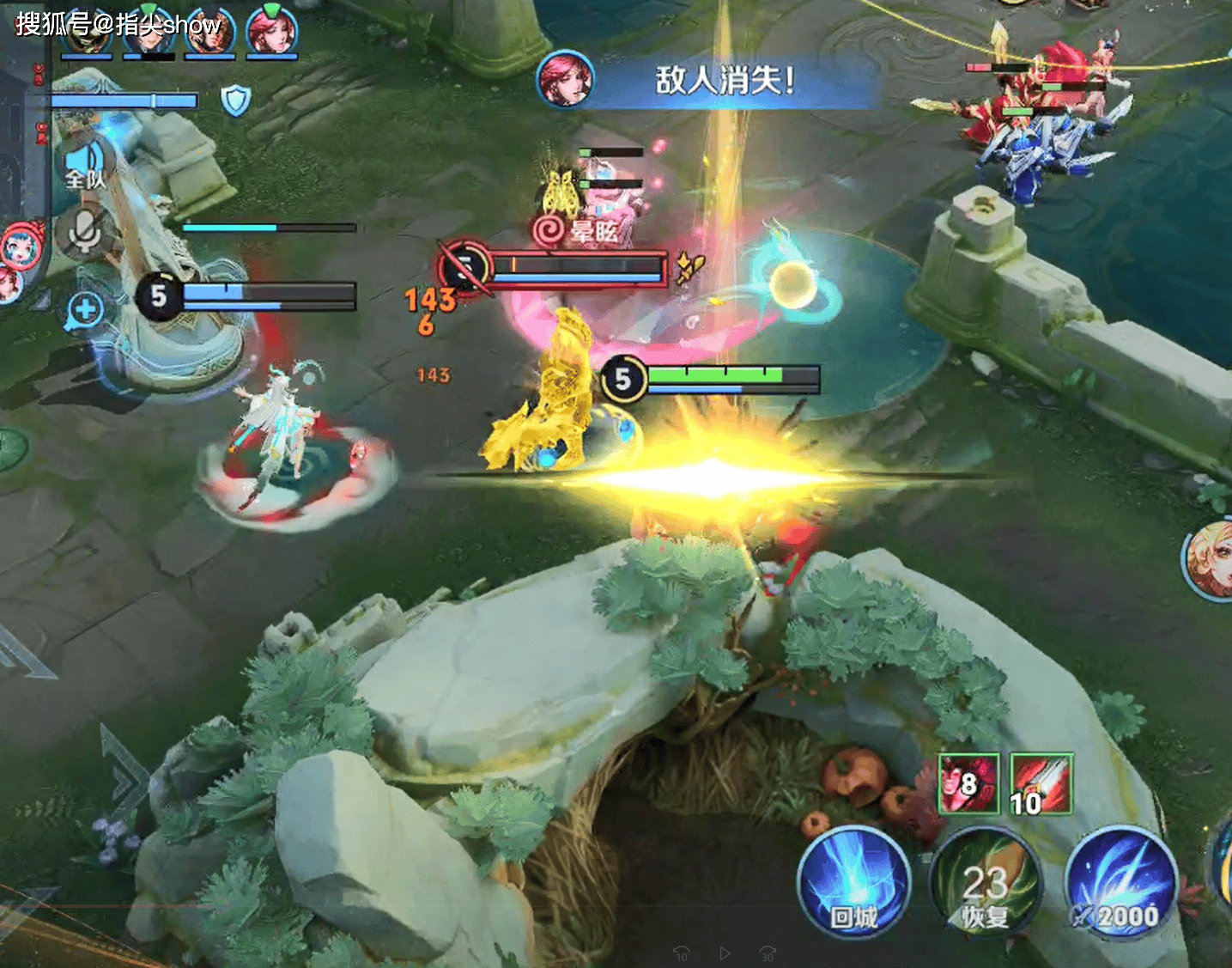This screenshot has width=1232, height=968.
Task: Toggle the muted microphone button
Action: pos(84,232)
